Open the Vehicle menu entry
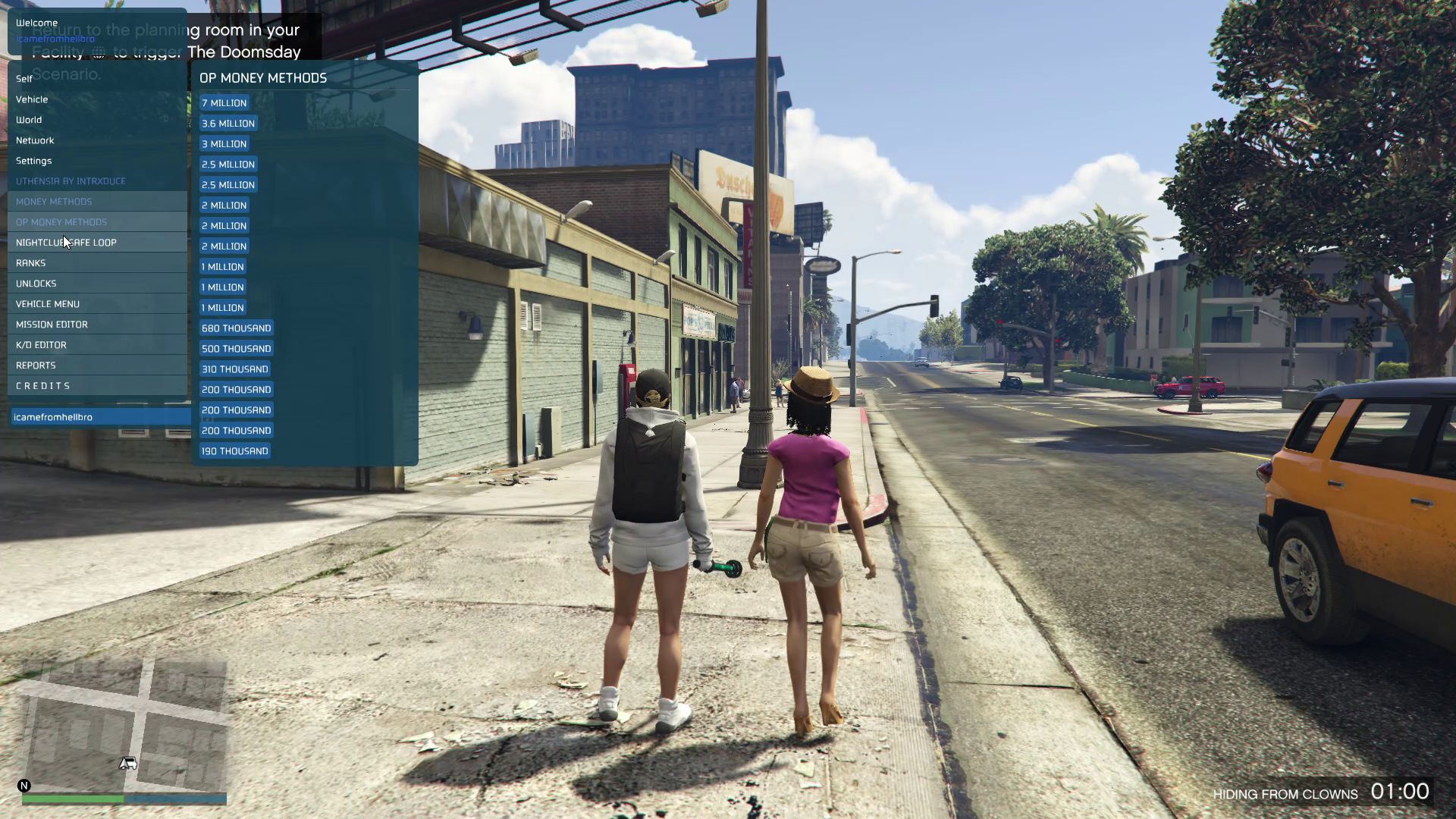Image resolution: width=1456 pixels, height=819 pixels. (32, 99)
